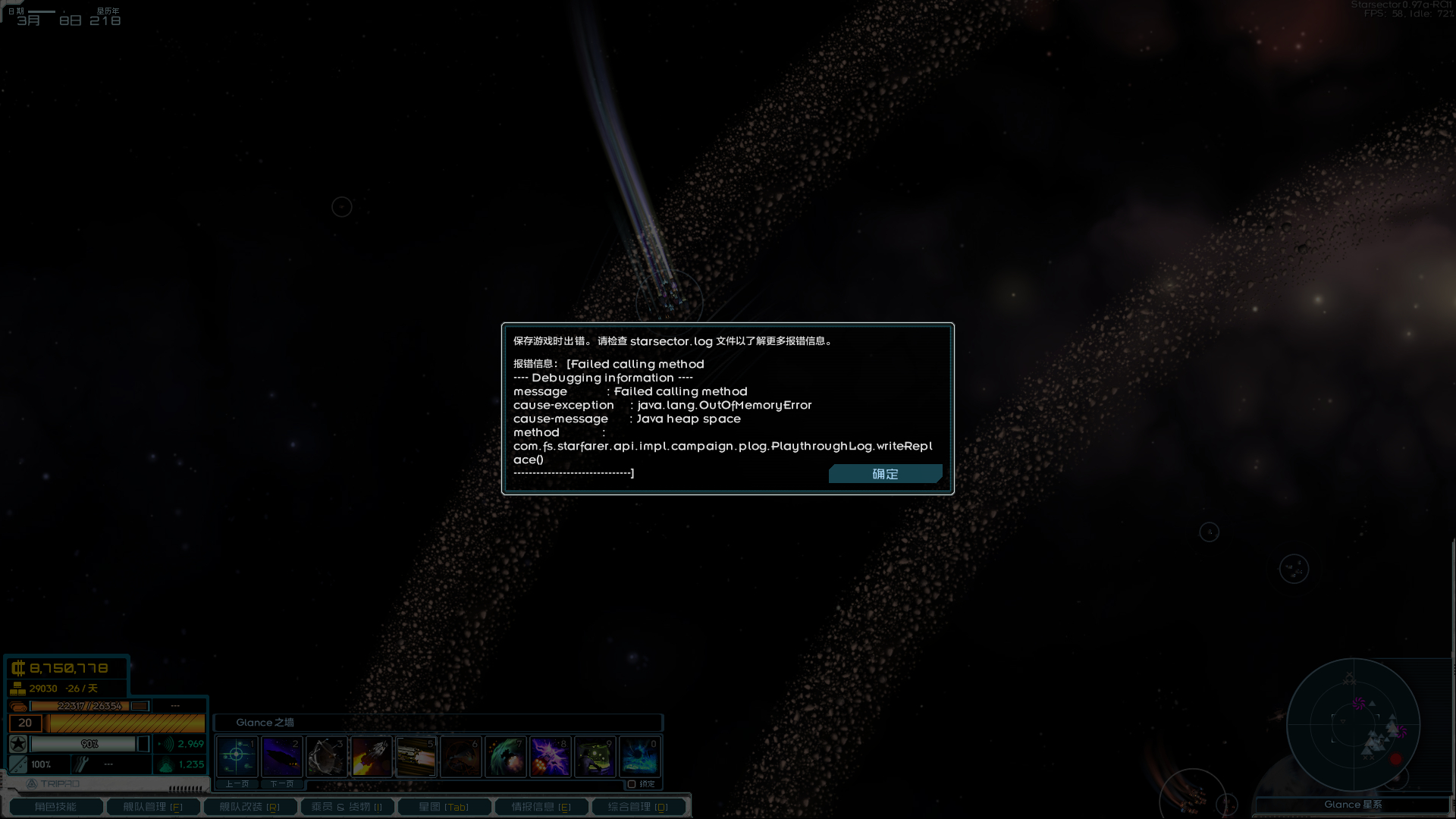Viewport: 1456px width, 819px height.
Task: Activate the sensor crosshair ability in slot 1
Action: point(236,756)
